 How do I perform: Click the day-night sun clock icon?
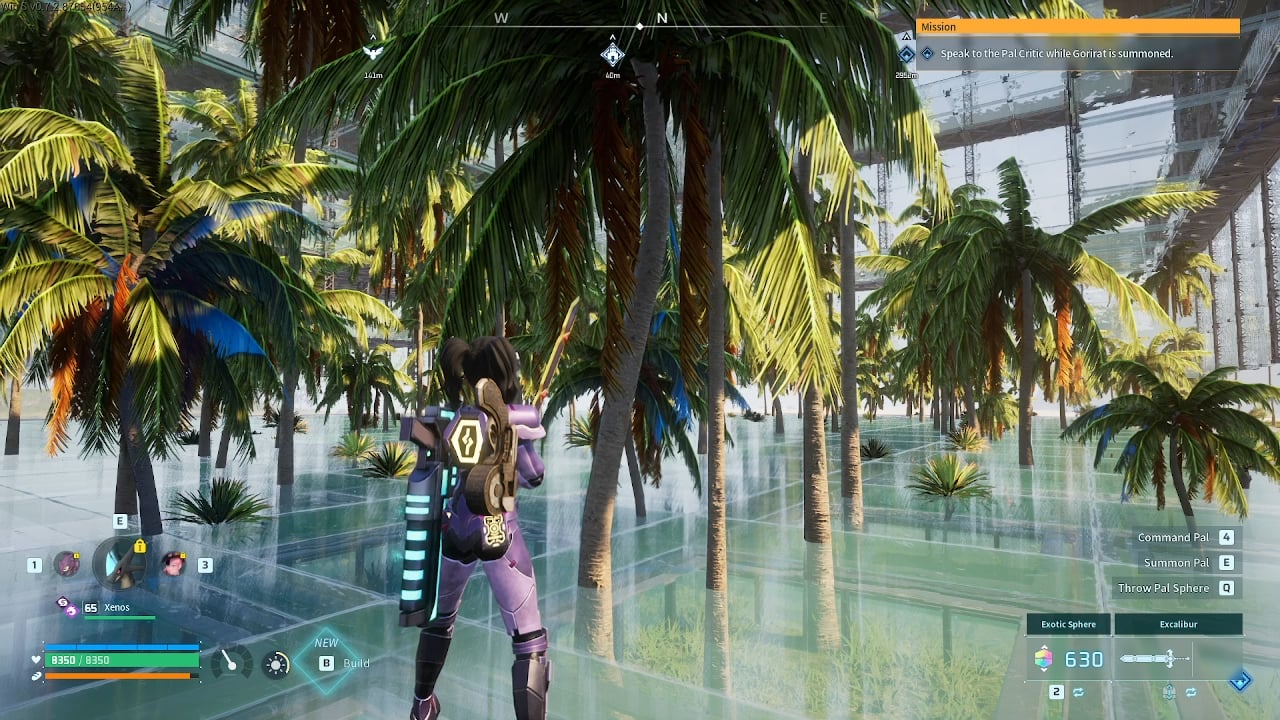click(276, 663)
